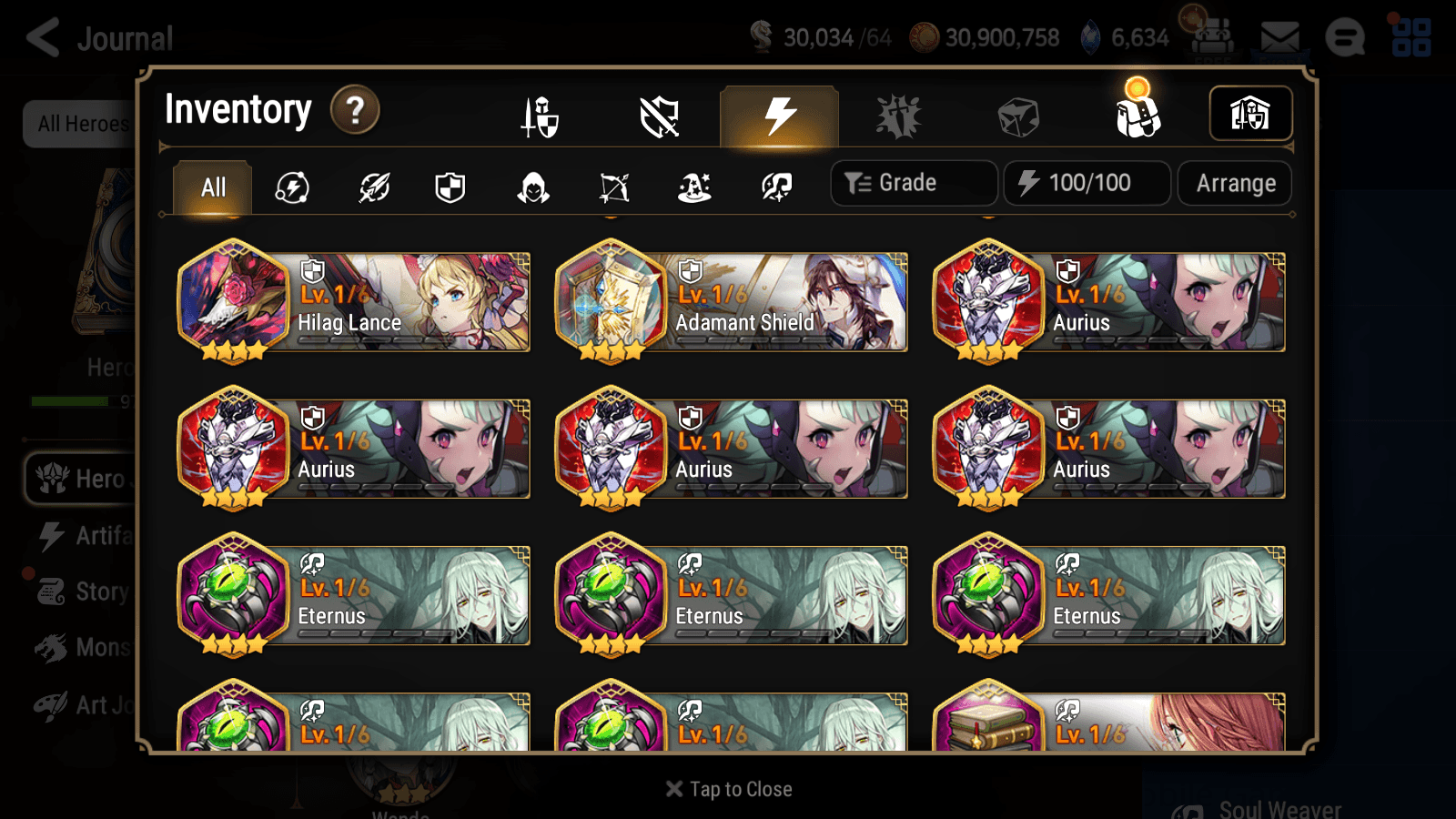Filter artifacts by Mage hat icon

694,187
